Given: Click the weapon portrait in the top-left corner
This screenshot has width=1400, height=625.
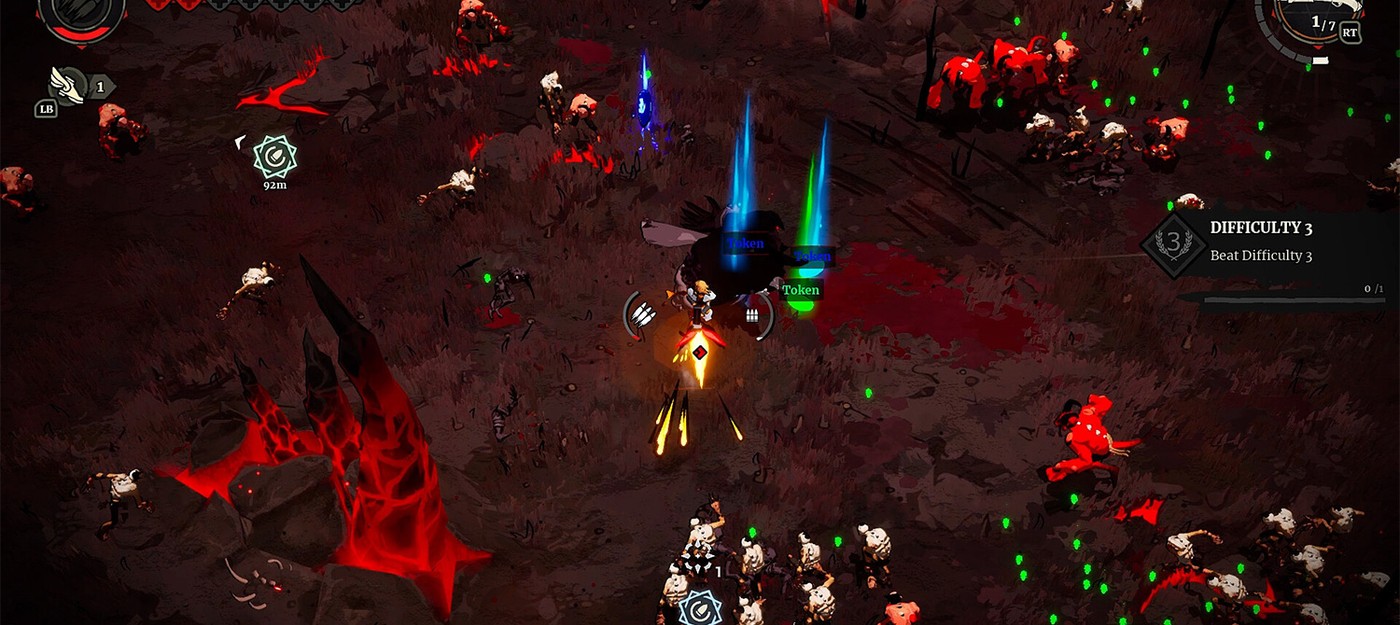Looking at the screenshot, I should click(82, 14).
